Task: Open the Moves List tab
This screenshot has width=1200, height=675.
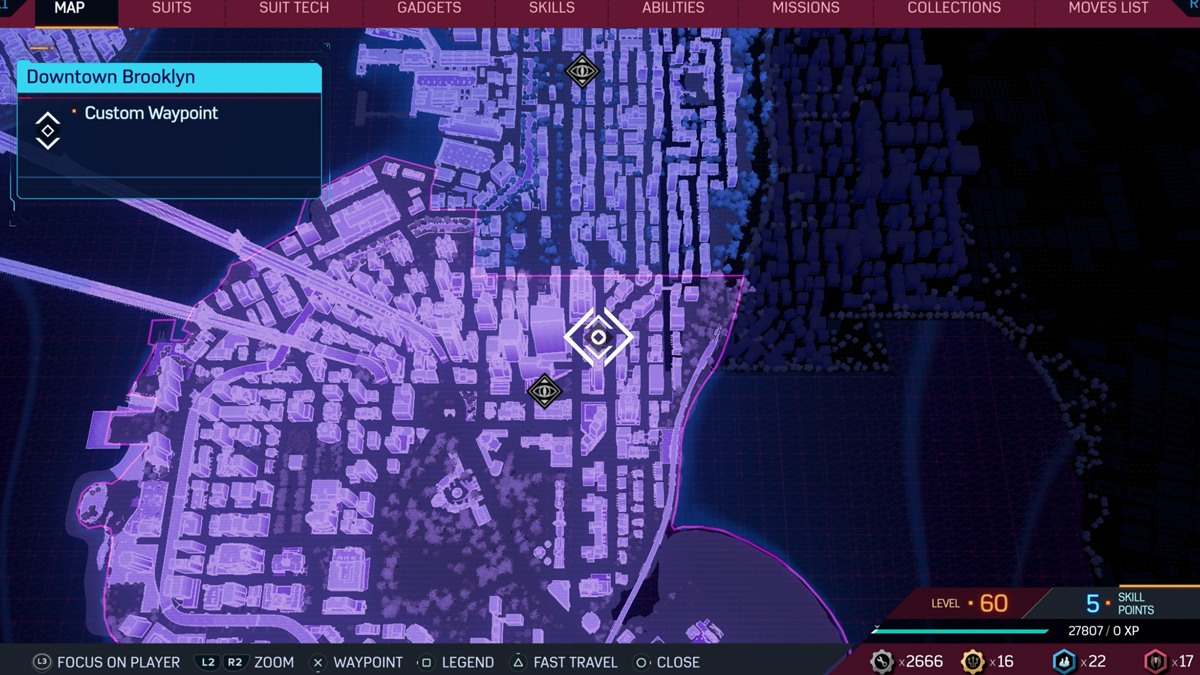Action: [1108, 9]
